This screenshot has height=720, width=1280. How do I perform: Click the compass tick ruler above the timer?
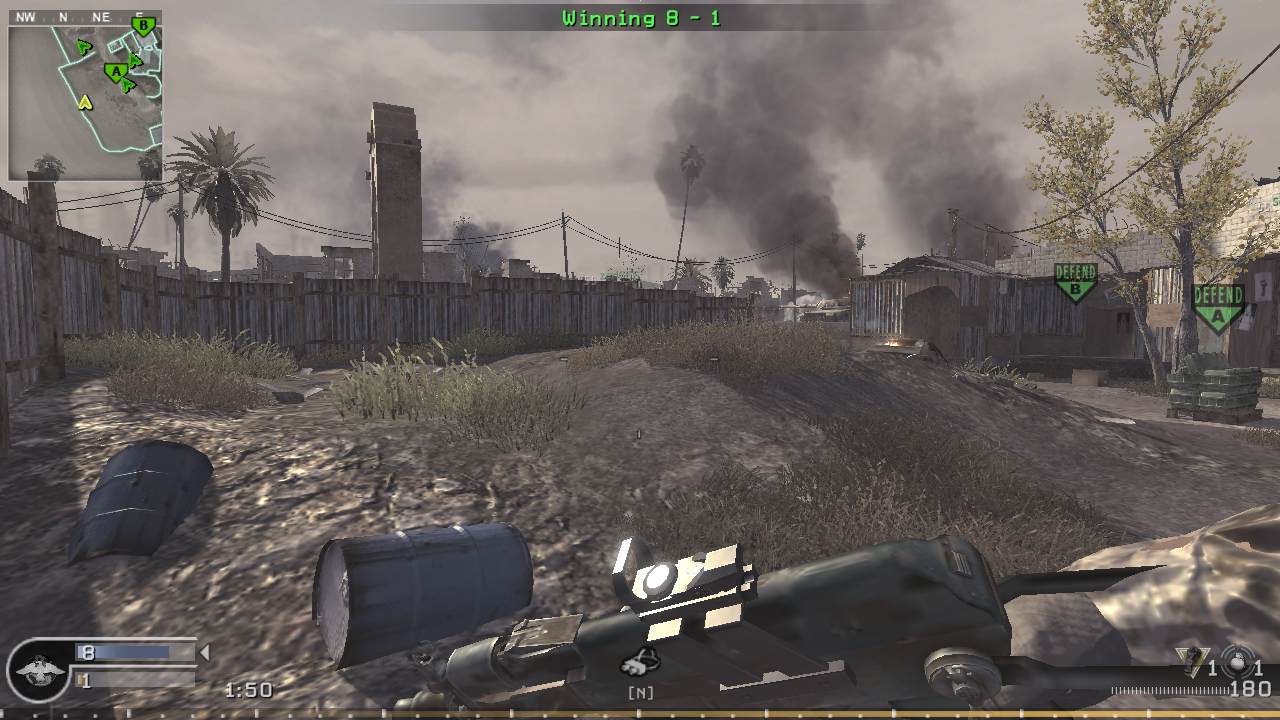(x=1170, y=689)
